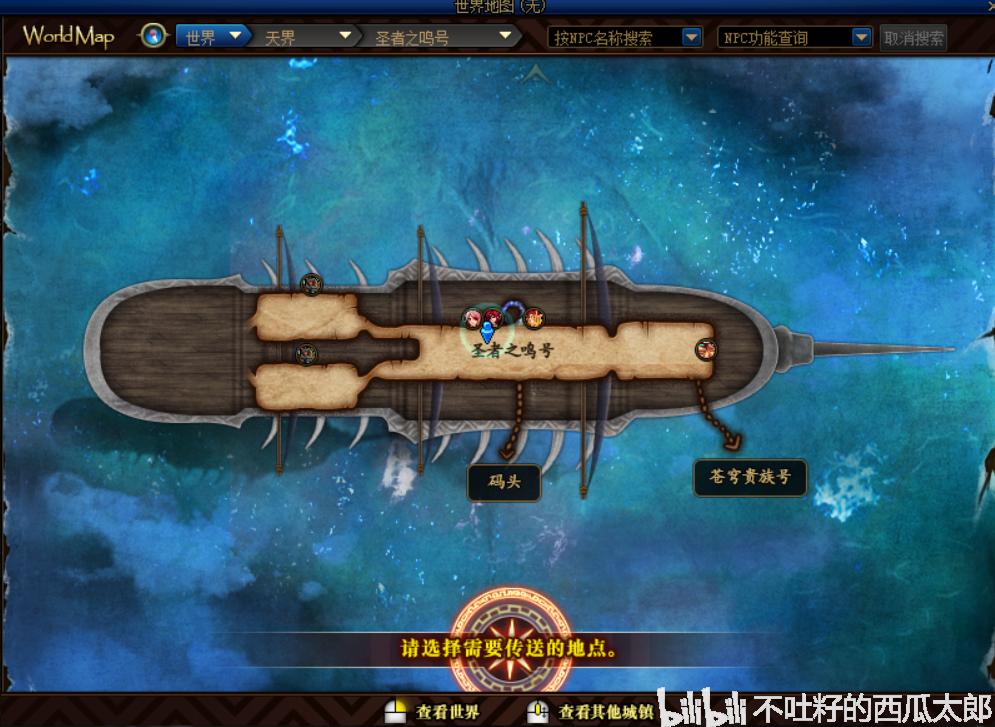Open the 世界 region dropdown
995x727 pixels.
tap(213, 37)
